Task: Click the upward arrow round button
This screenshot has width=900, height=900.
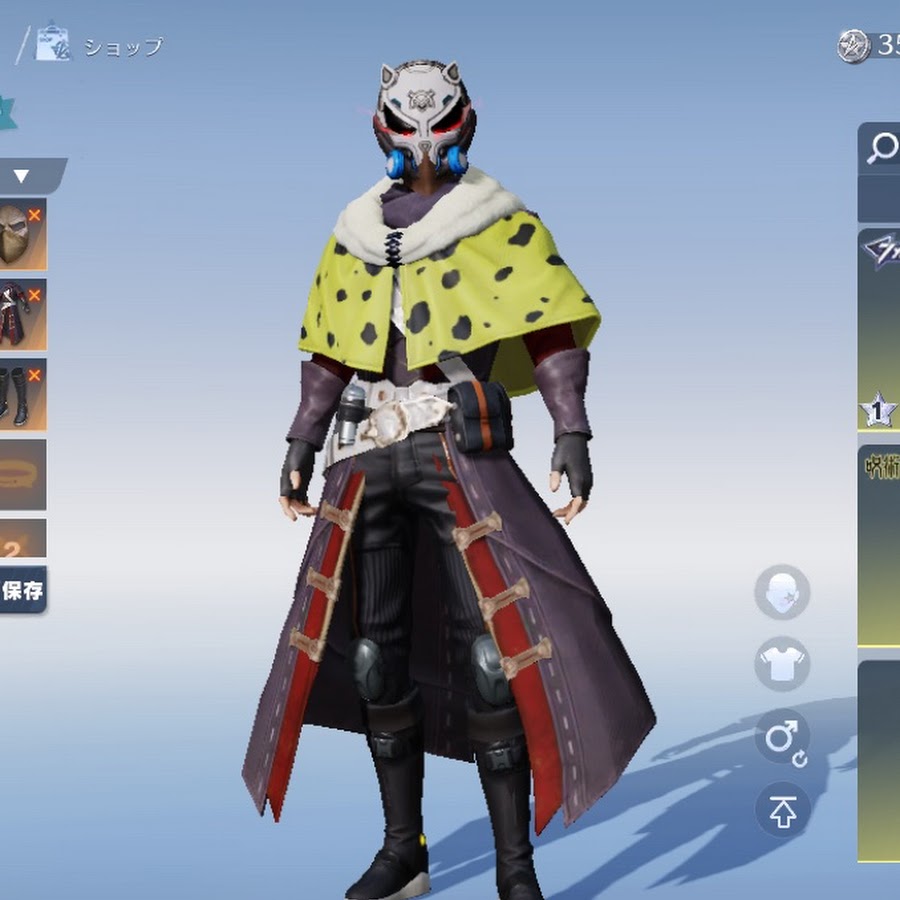Action: pos(782,811)
